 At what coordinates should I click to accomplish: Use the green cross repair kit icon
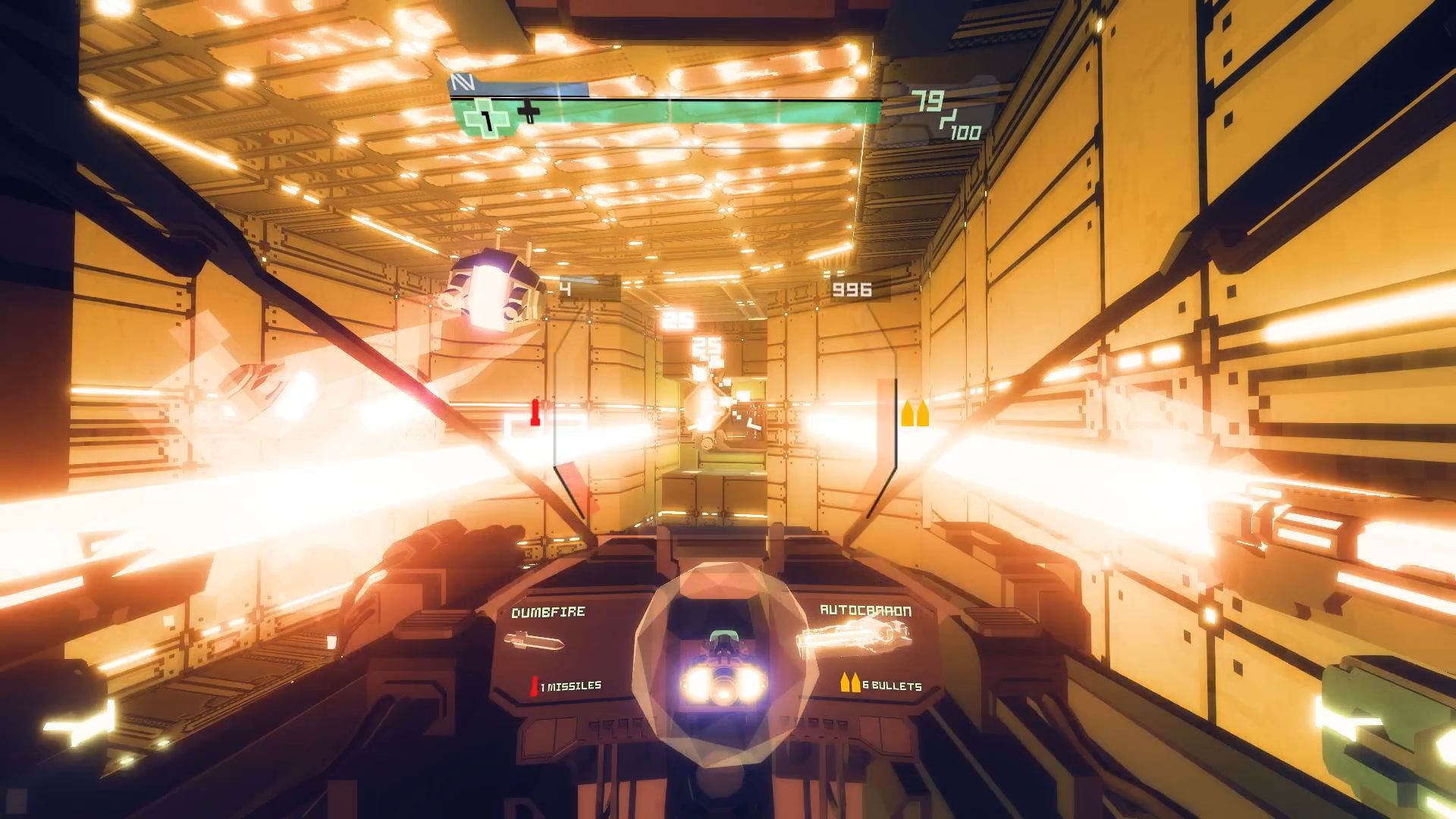coord(485,118)
